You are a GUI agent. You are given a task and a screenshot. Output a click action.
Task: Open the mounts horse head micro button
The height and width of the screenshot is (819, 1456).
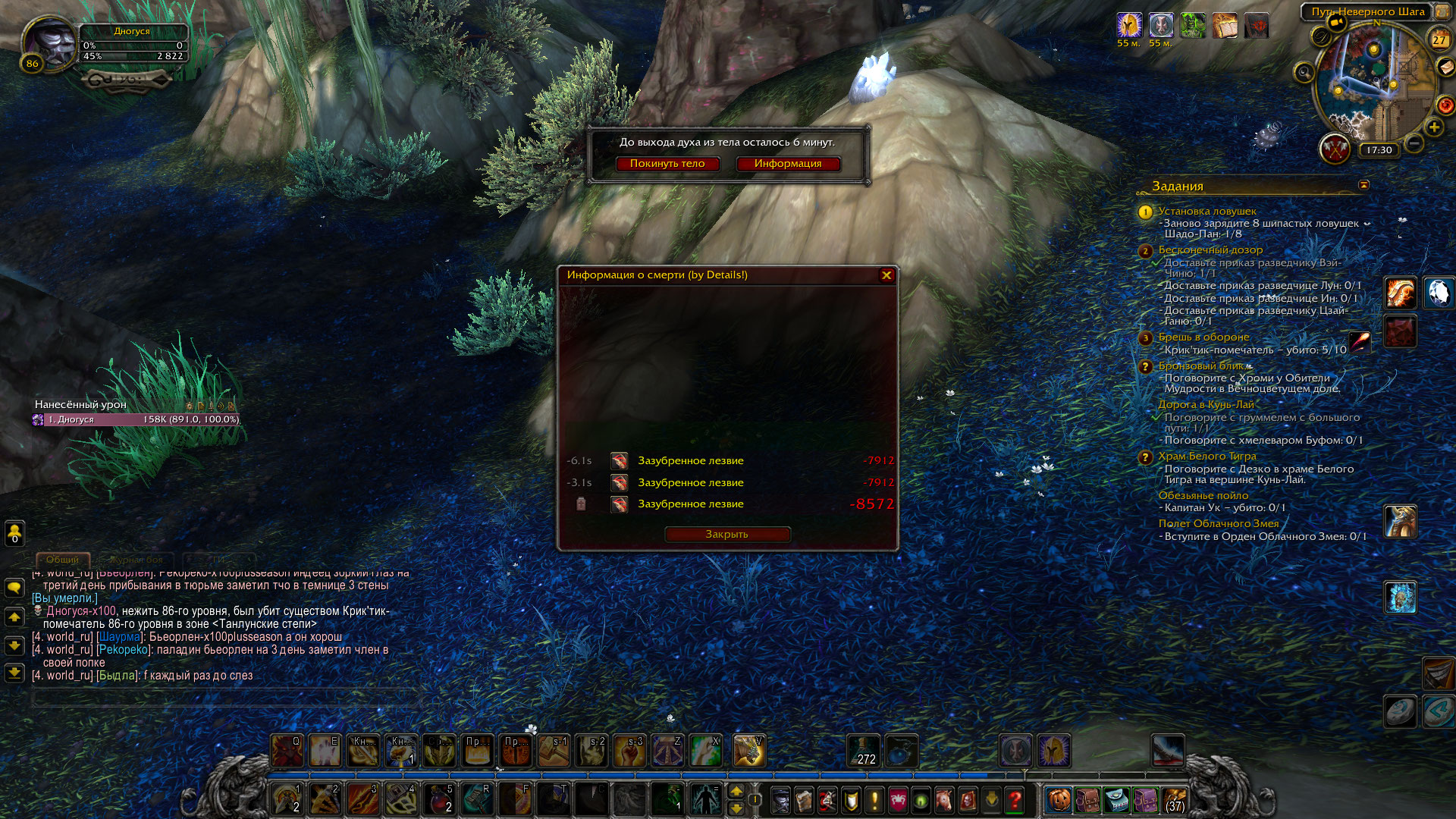pyautogui.click(x=943, y=799)
